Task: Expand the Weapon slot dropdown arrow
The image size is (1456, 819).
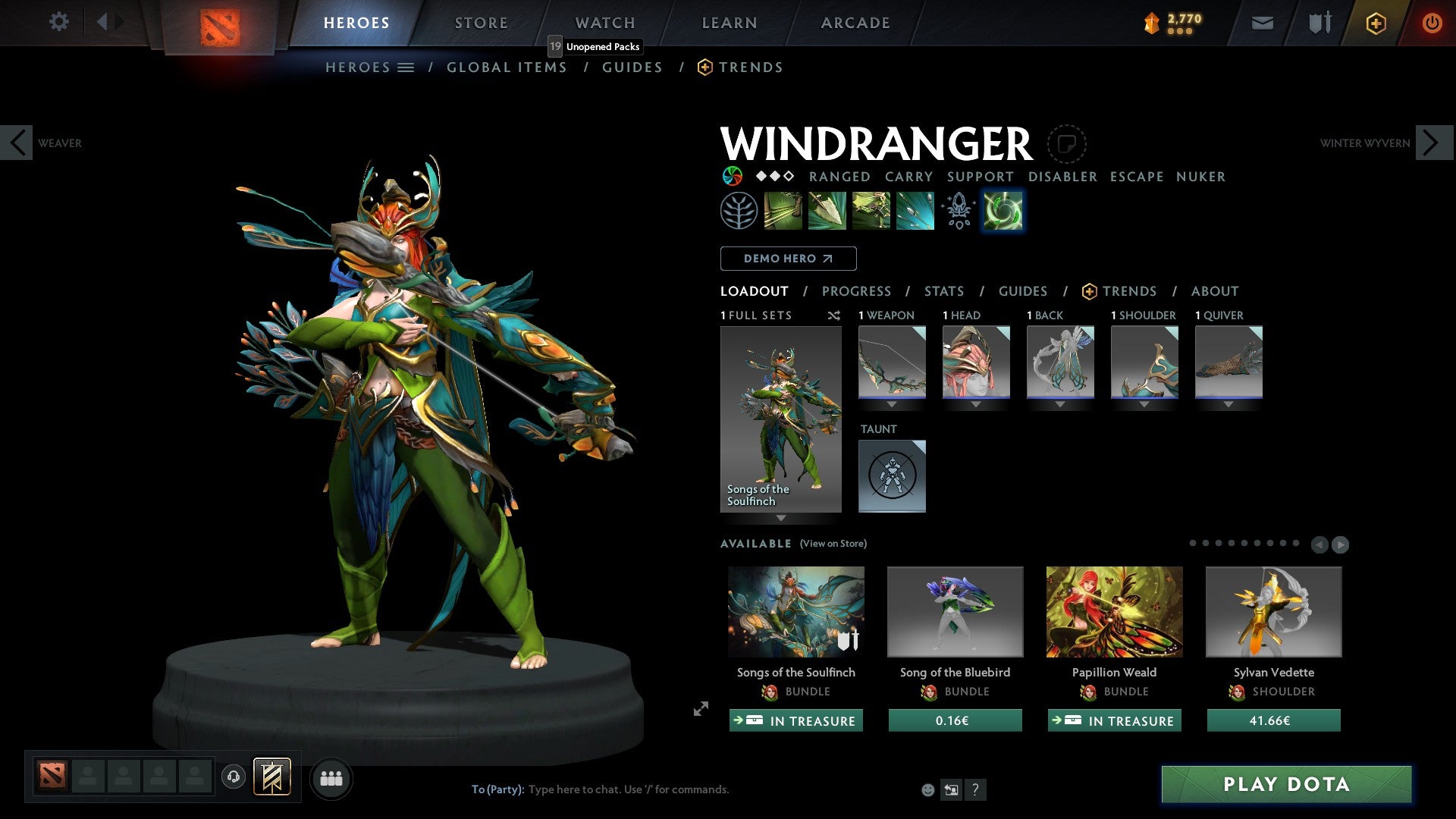Action: pyautogui.click(x=892, y=404)
